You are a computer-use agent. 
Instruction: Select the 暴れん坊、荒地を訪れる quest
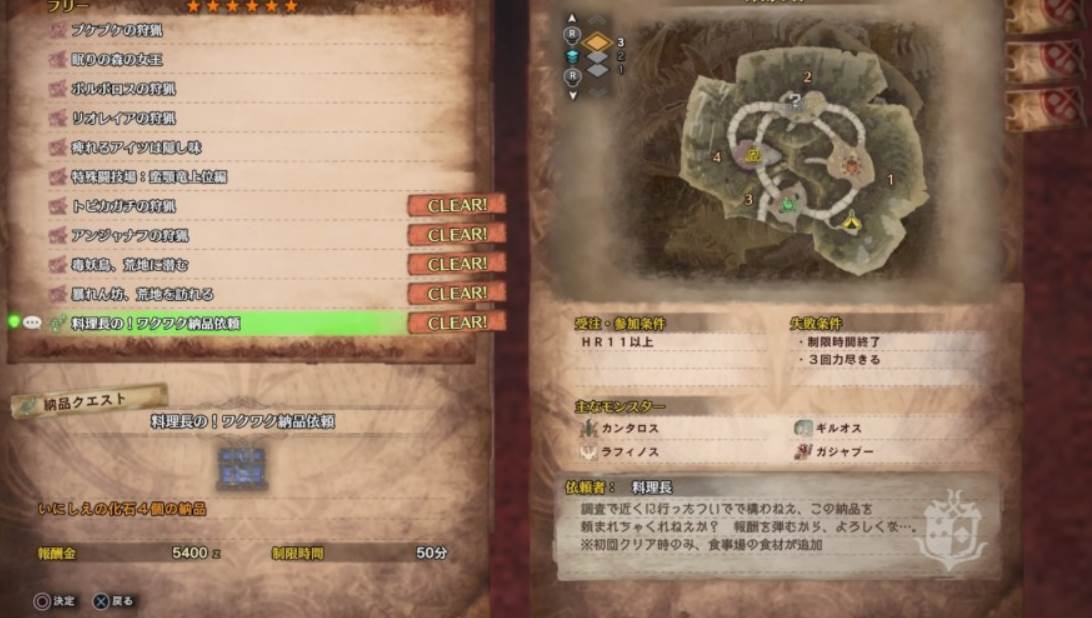[142, 294]
